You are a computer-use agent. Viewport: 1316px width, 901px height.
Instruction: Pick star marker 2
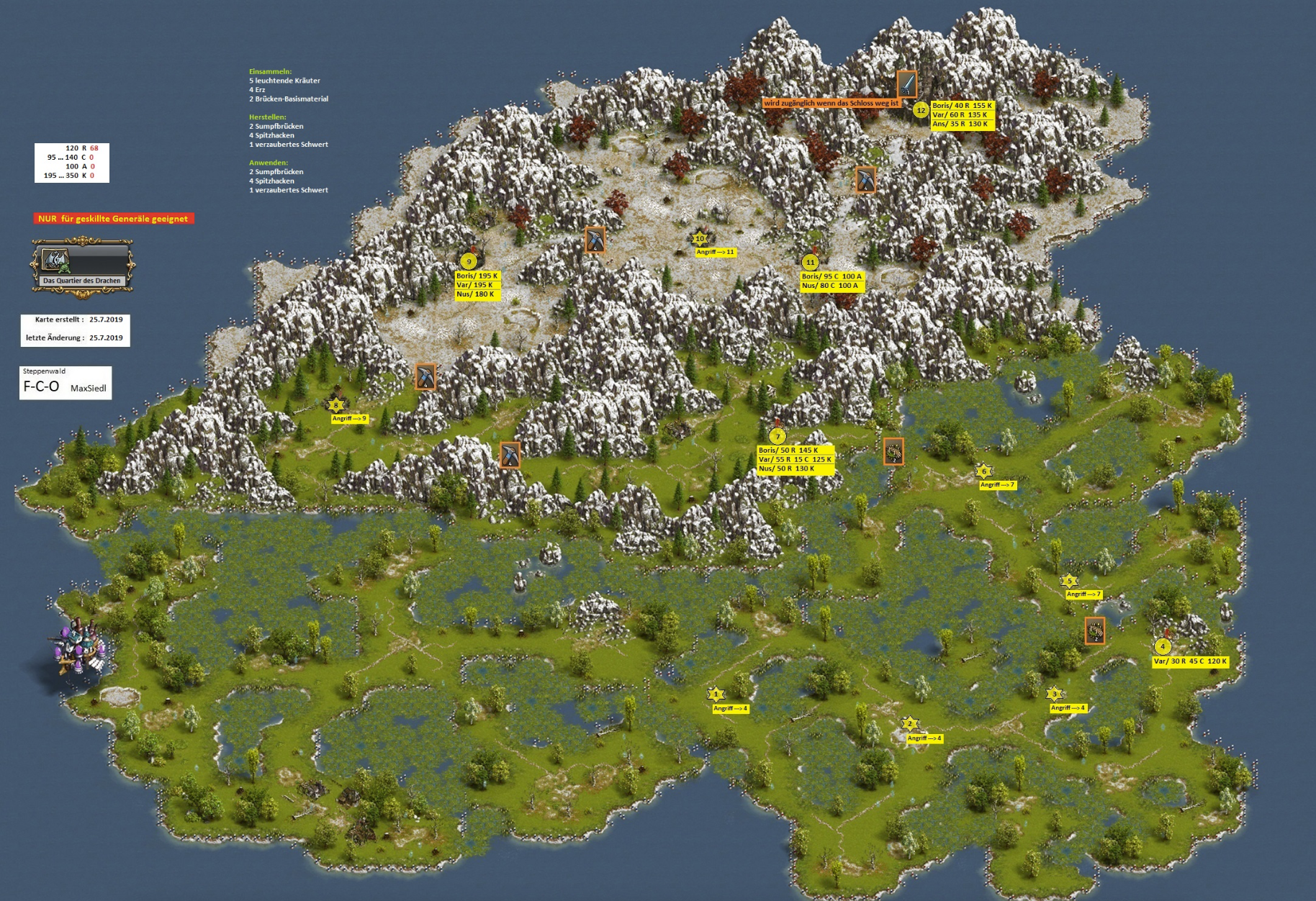tap(910, 725)
